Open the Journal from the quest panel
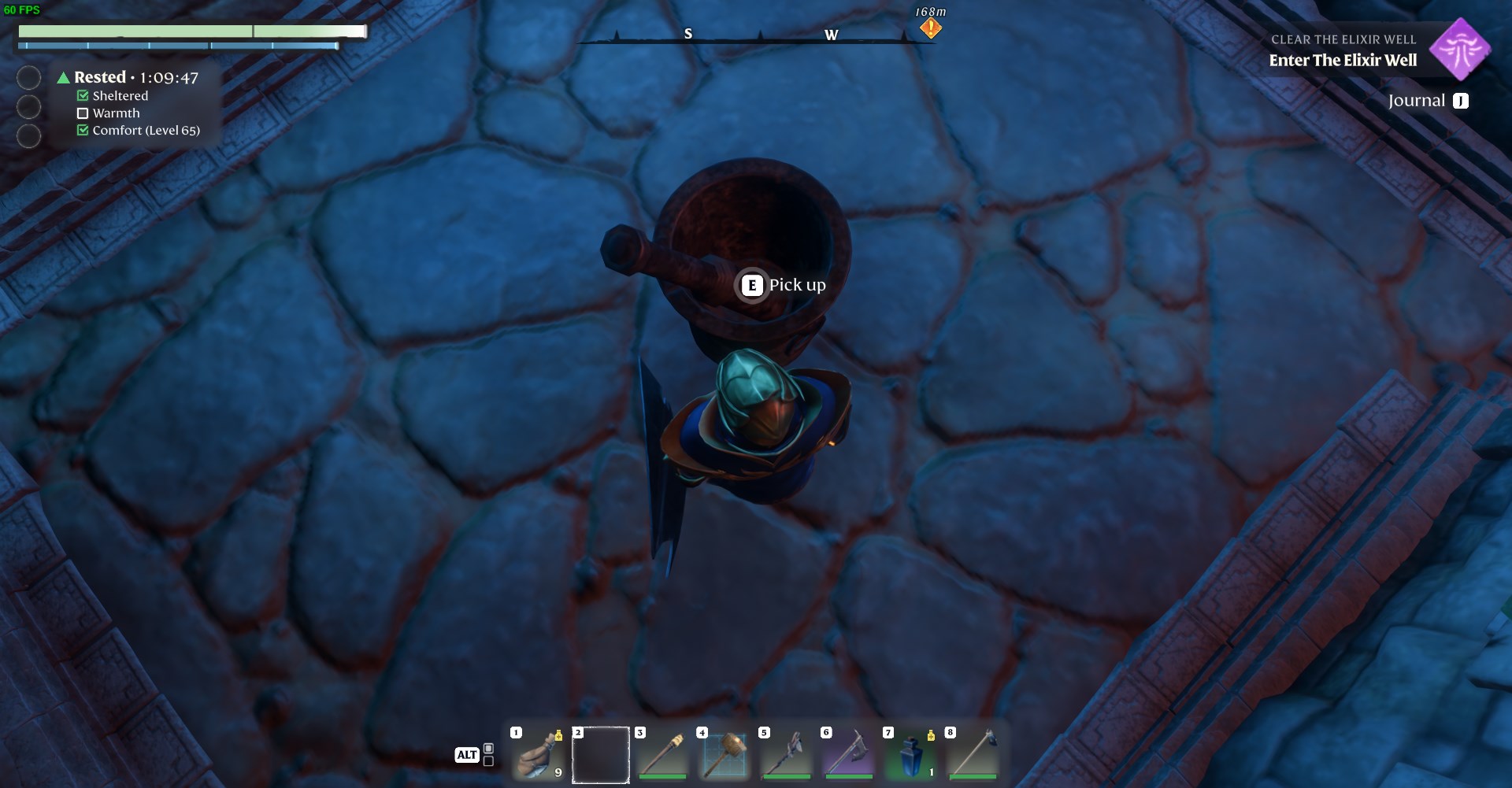The image size is (1512, 788). [1427, 101]
